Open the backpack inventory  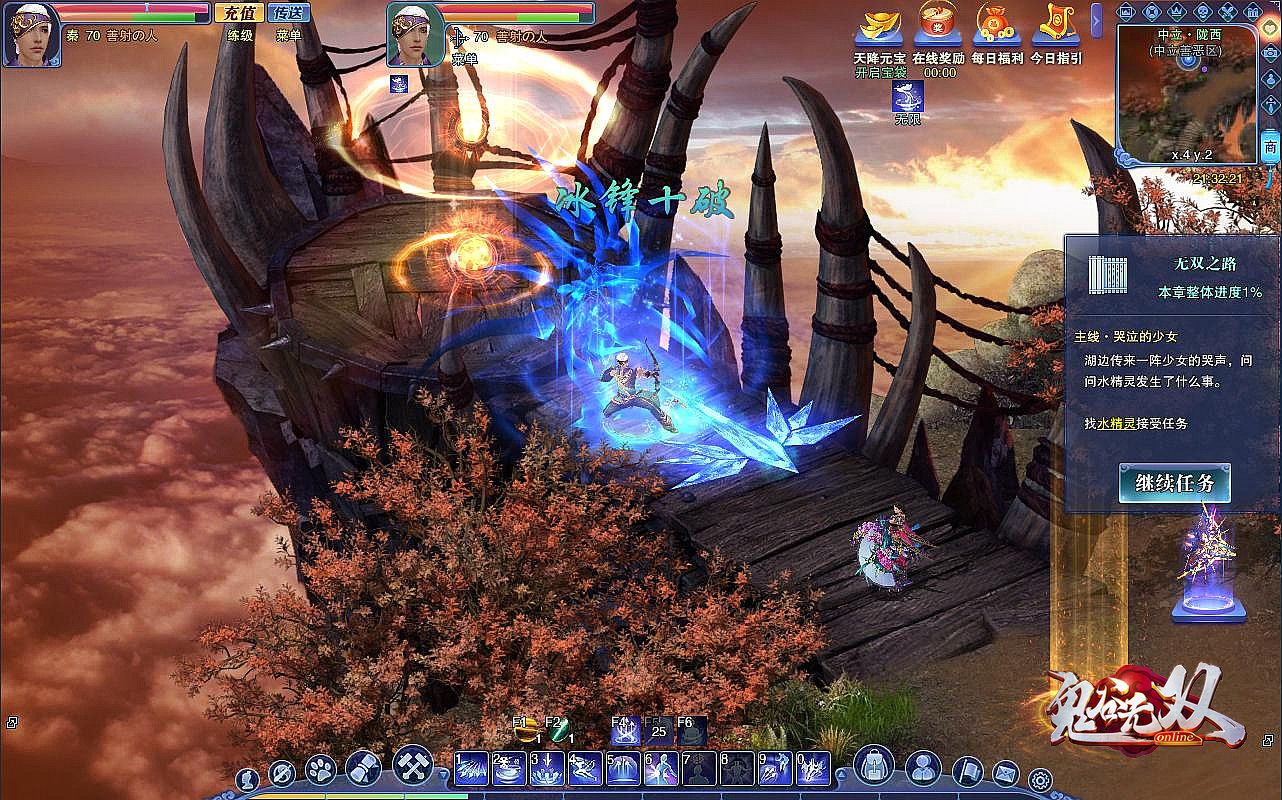(x=874, y=767)
